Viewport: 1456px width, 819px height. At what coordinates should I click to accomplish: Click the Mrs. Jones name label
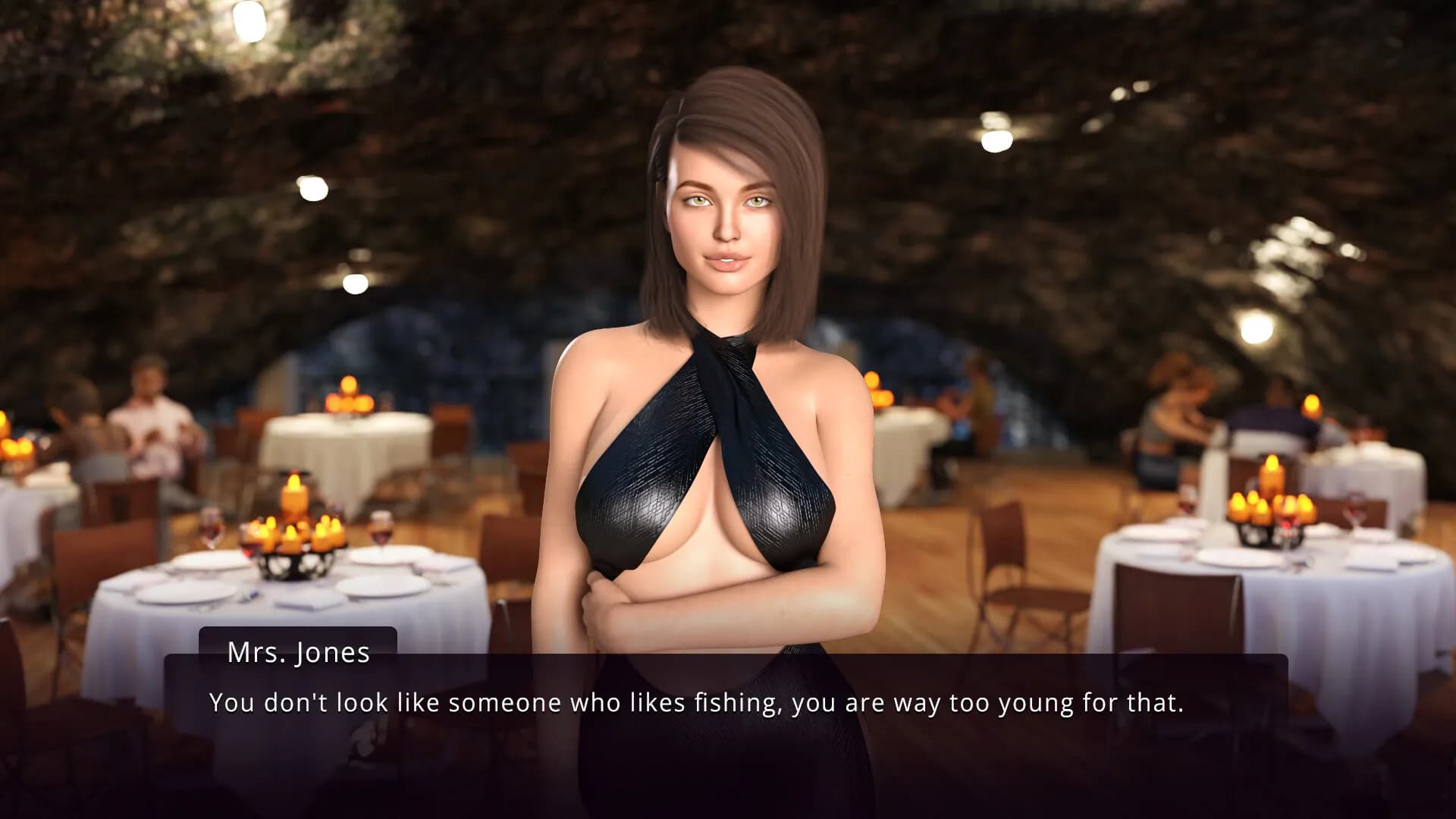297,652
